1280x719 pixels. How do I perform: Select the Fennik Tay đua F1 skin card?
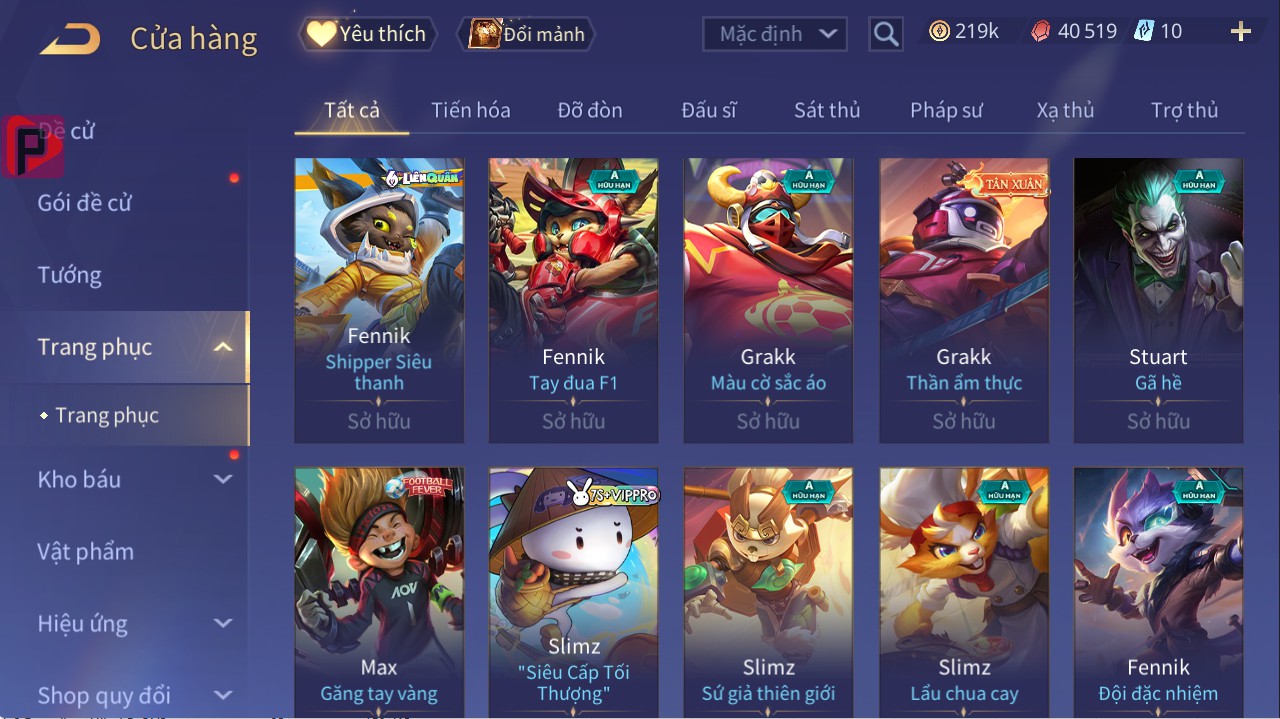coord(573,300)
